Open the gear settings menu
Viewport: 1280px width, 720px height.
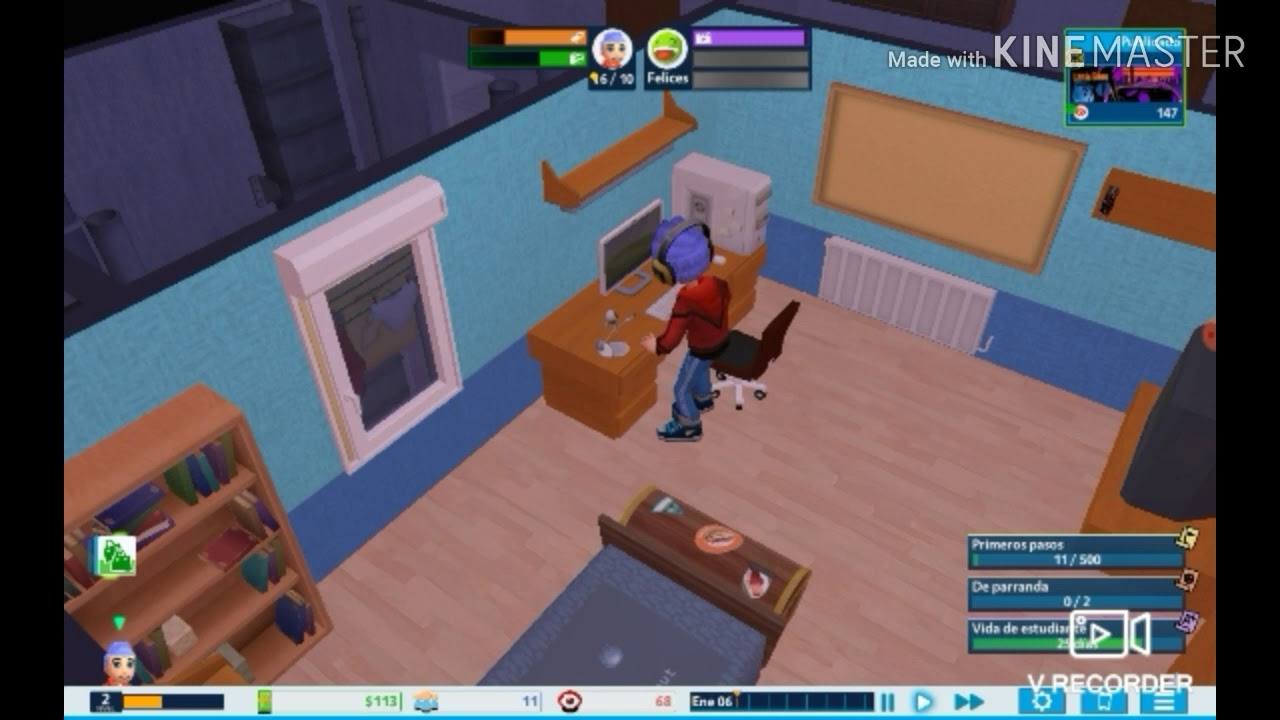(1041, 700)
